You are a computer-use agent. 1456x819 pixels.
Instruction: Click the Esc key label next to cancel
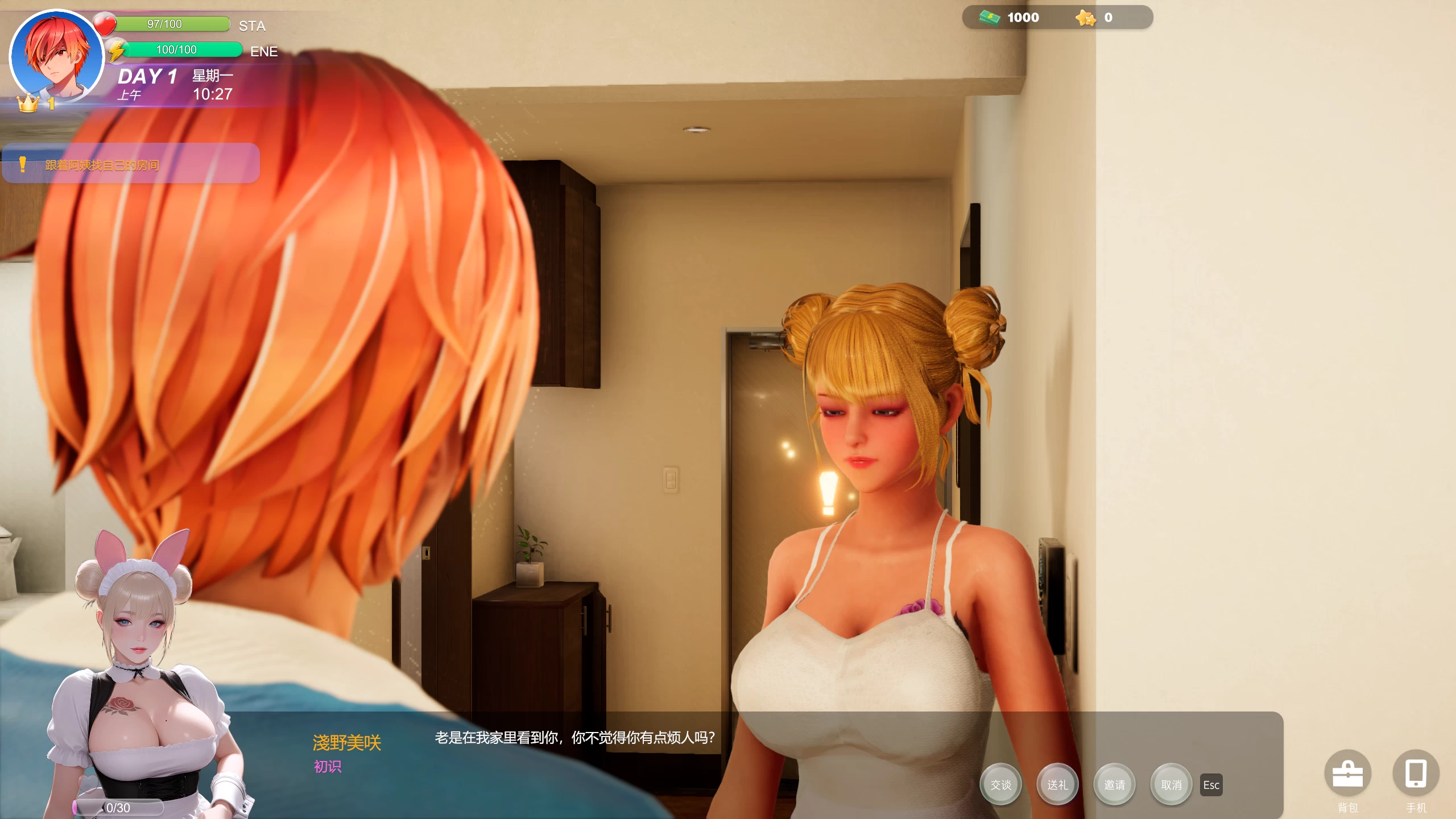[x=1211, y=785]
